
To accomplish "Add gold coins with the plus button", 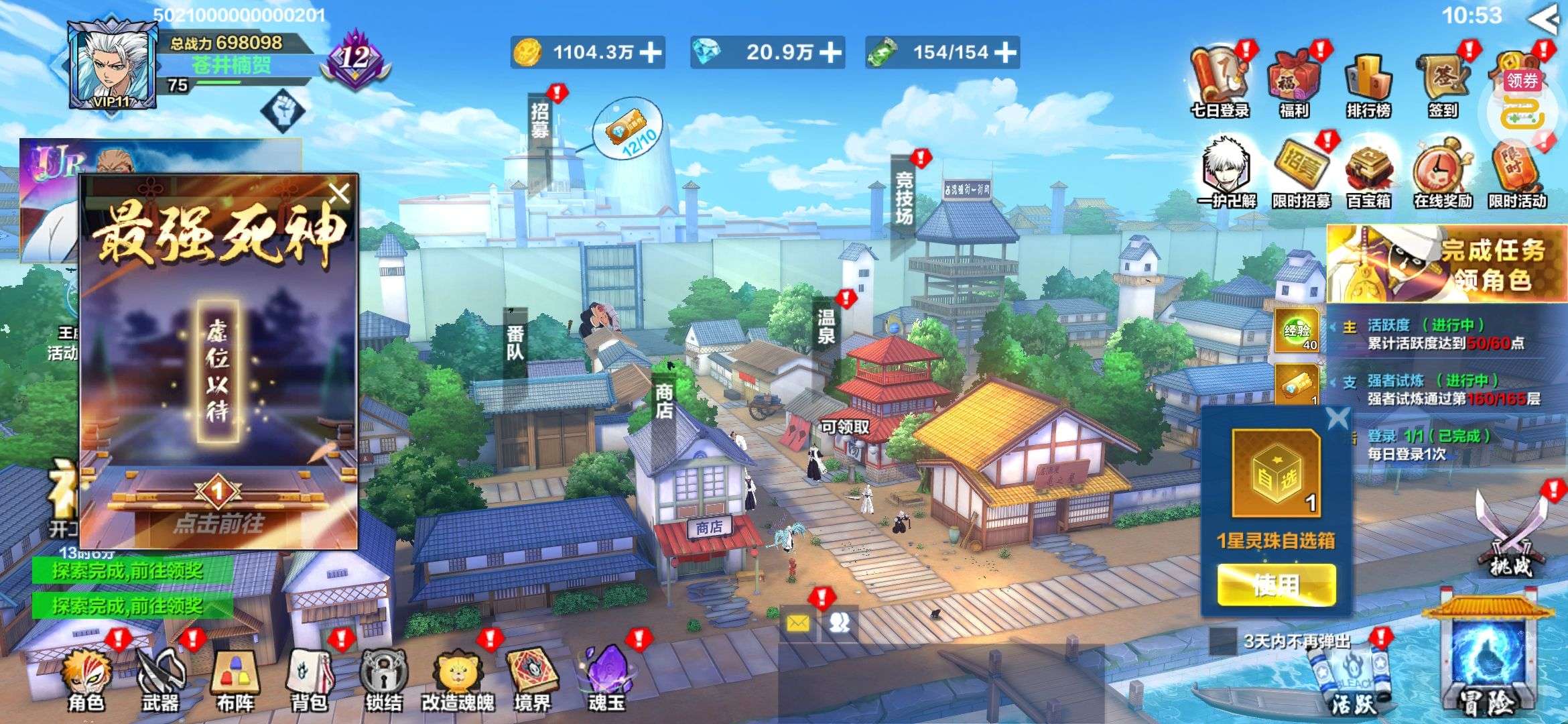I will (651, 52).
